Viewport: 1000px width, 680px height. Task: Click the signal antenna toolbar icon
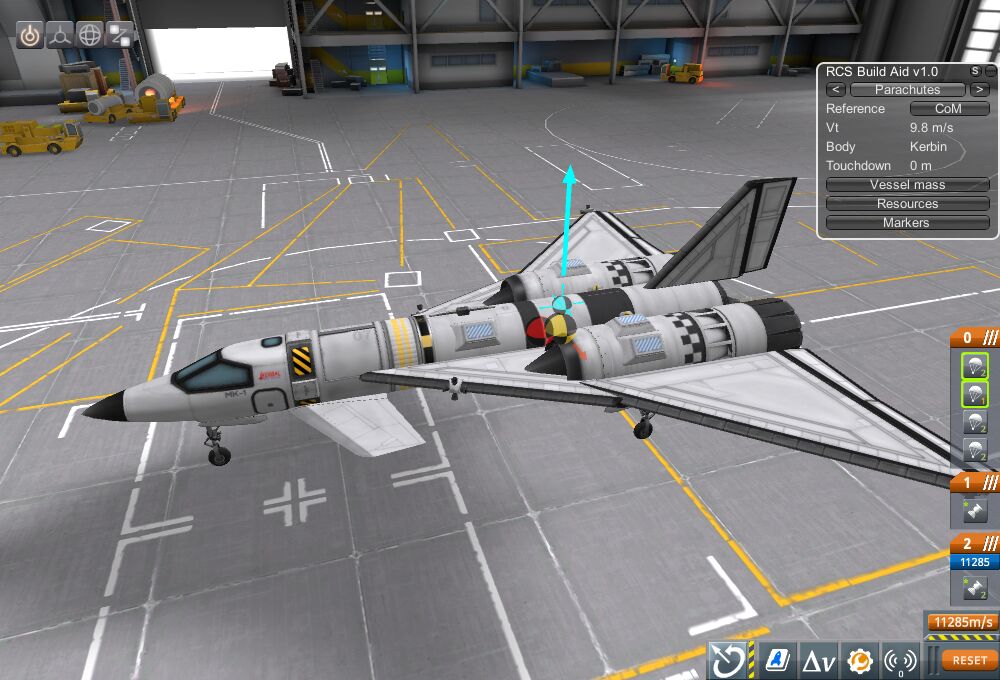tap(901, 660)
